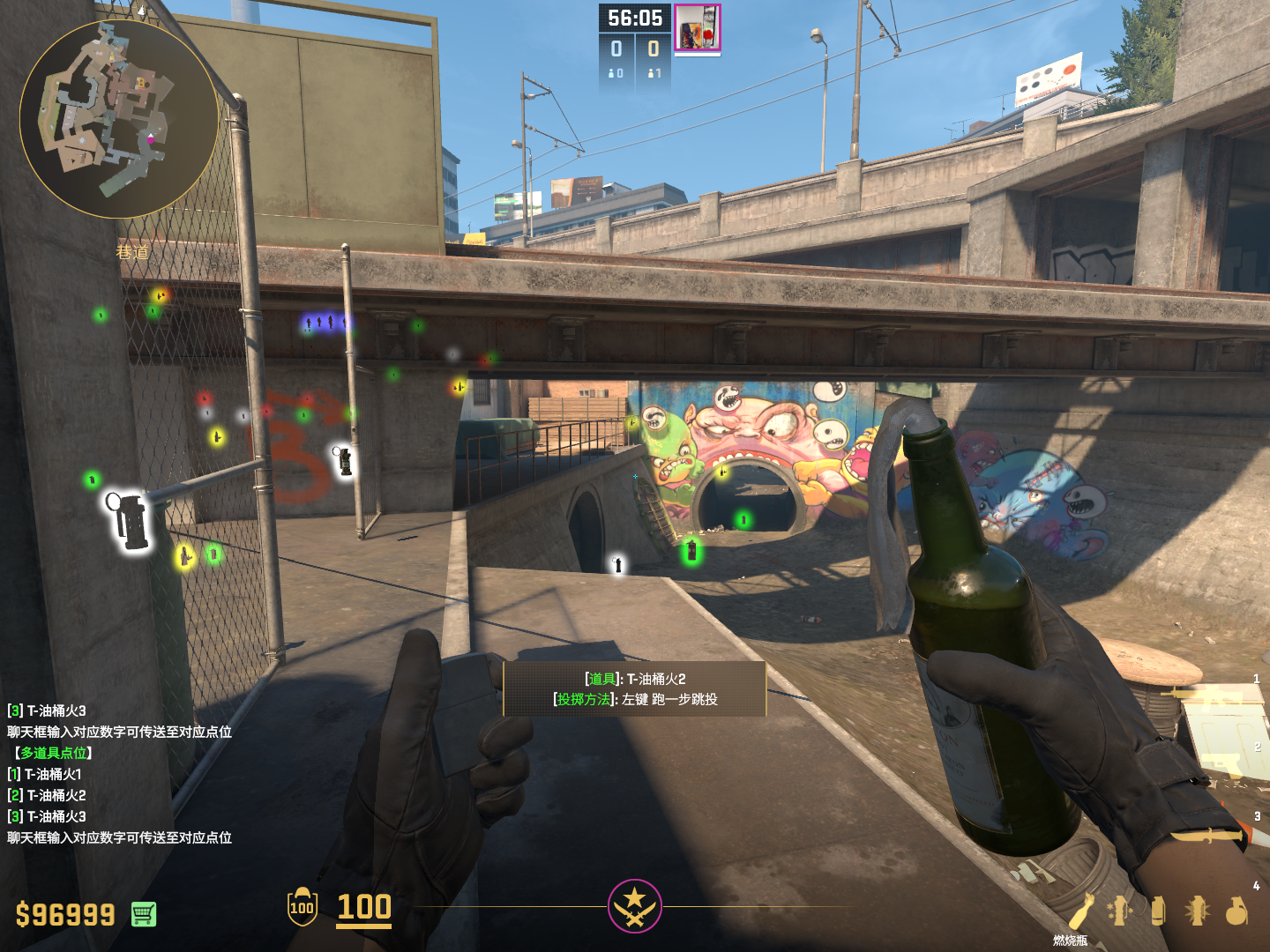Open the buy menu via the green cart icon

(x=144, y=914)
